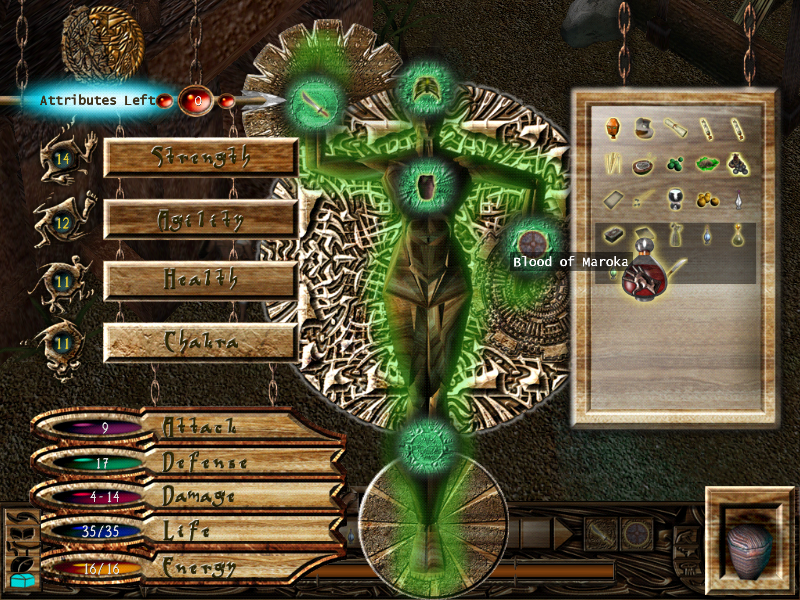Viewport: 800px width, 600px height.
Task: Select the head equipment slot
Action: [429, 90]
